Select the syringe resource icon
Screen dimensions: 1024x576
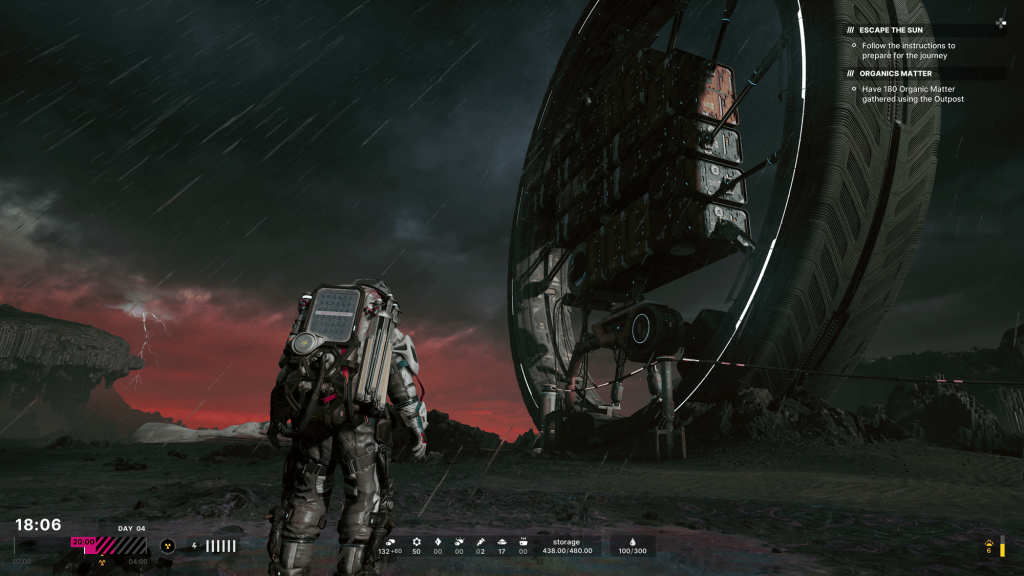click(480, 541)
